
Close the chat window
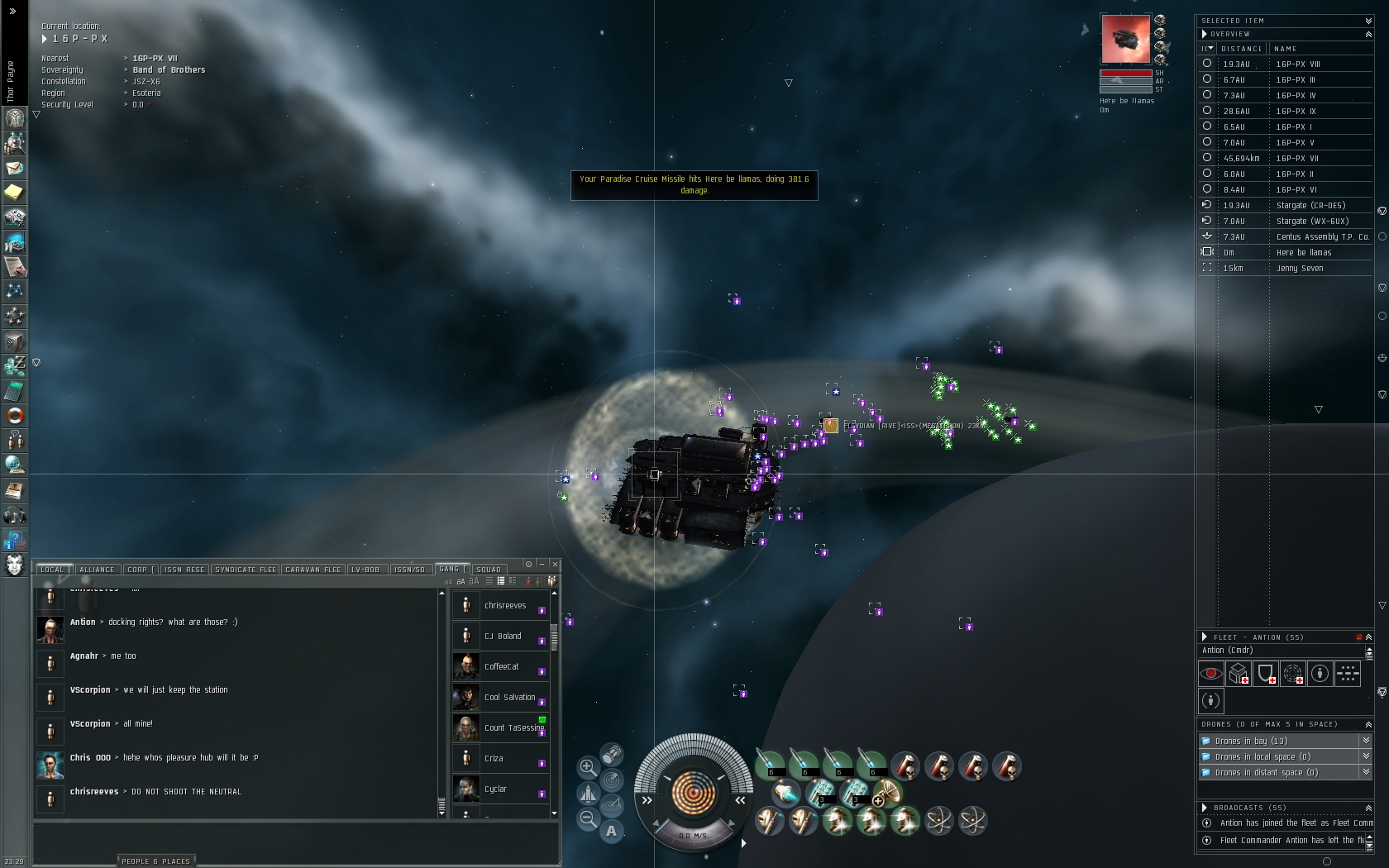tap(555, 565)
